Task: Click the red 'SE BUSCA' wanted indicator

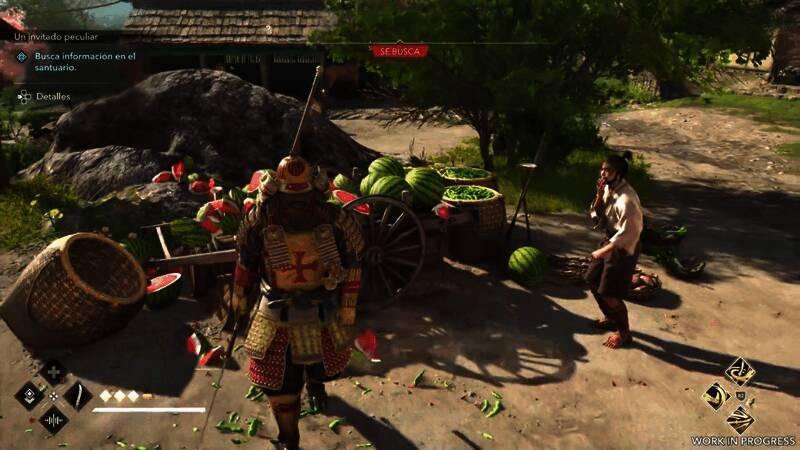Action: [x=399, y=50]
